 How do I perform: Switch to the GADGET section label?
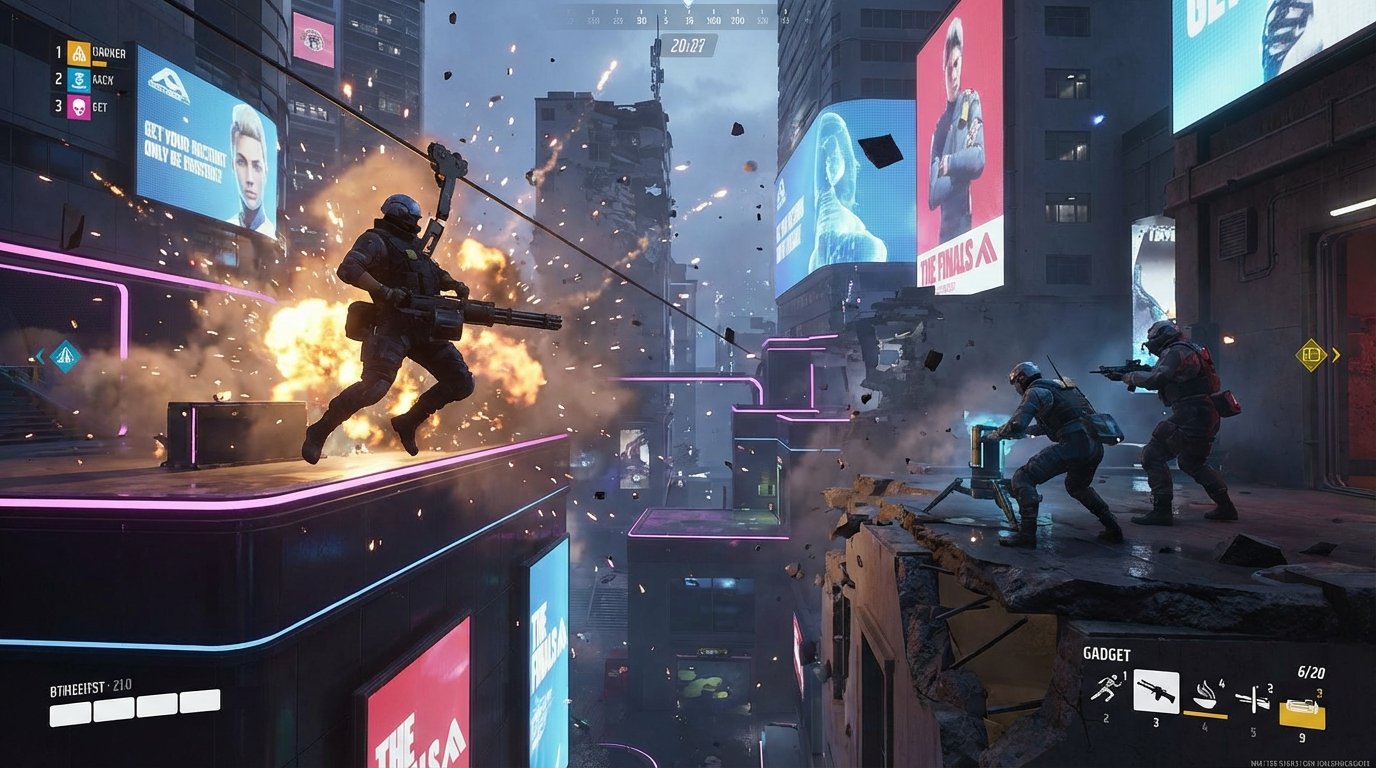click(x=1107, y=653)
